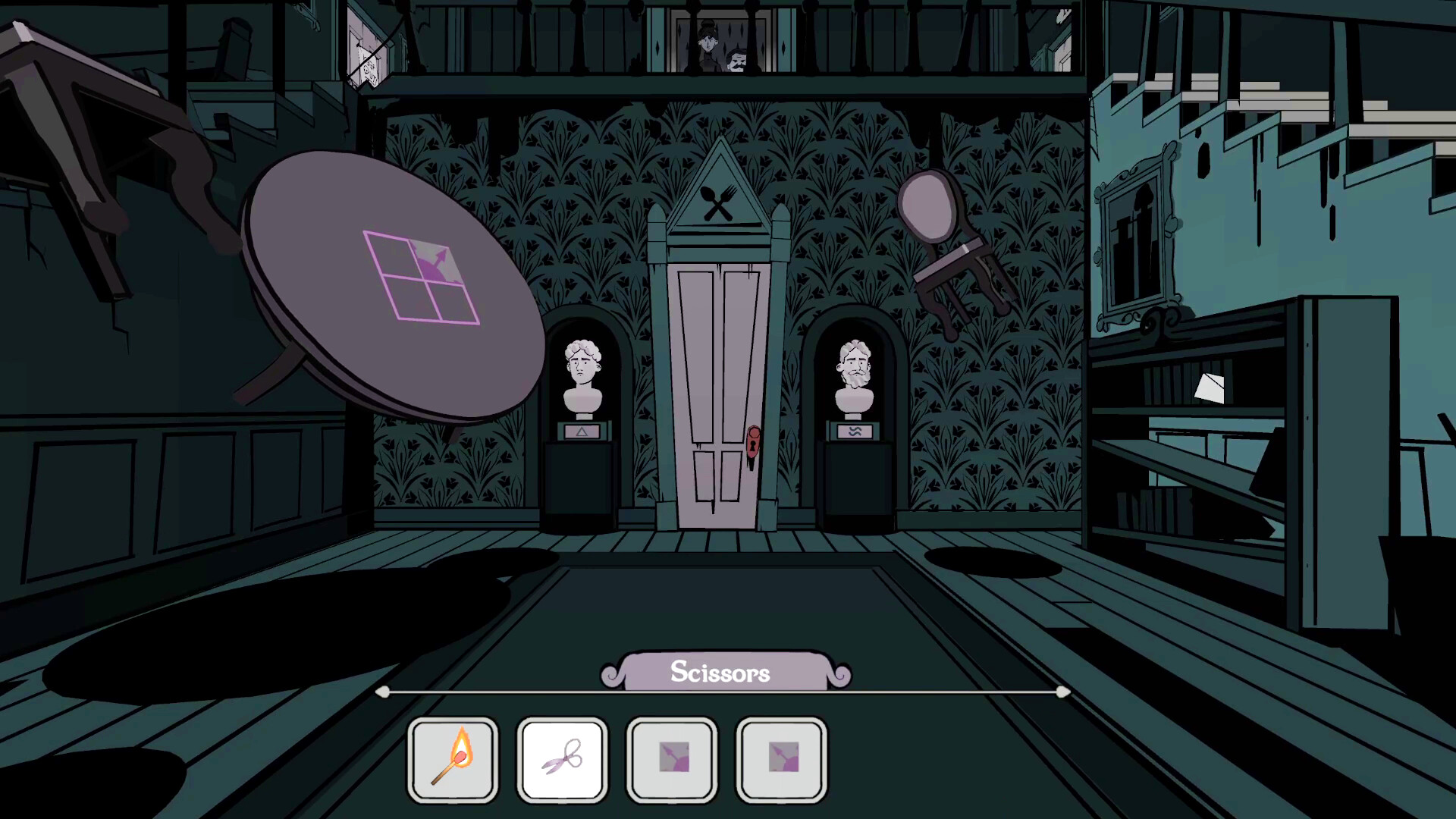Click the figures watching from the balcony
Viewport: 1456px width, 819px height.
point(719,45)
